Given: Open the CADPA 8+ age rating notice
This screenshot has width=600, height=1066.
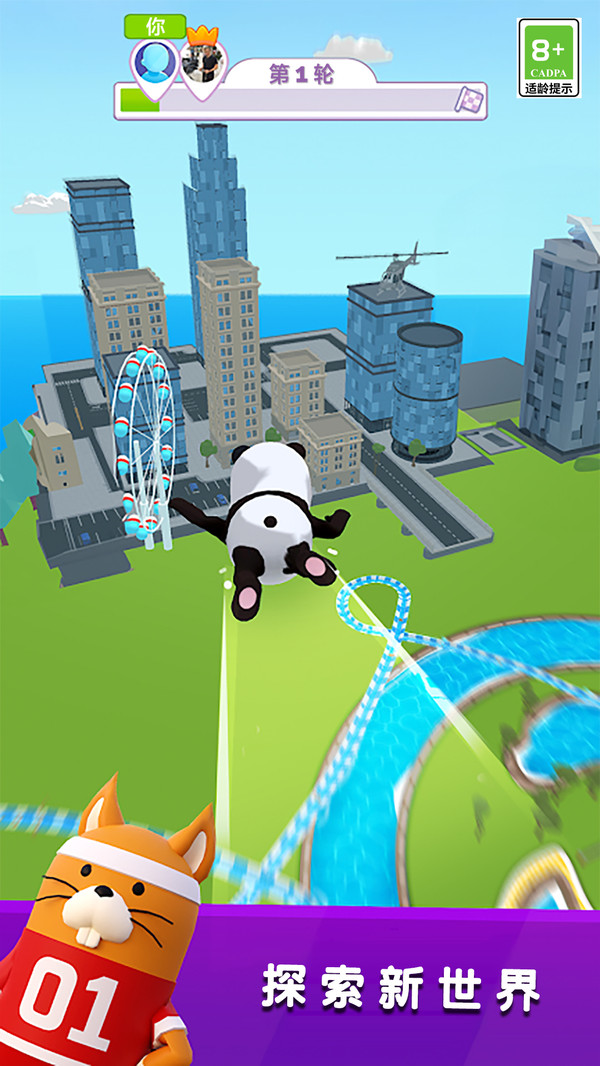Looking at the screenshot, I should point(548,58).
